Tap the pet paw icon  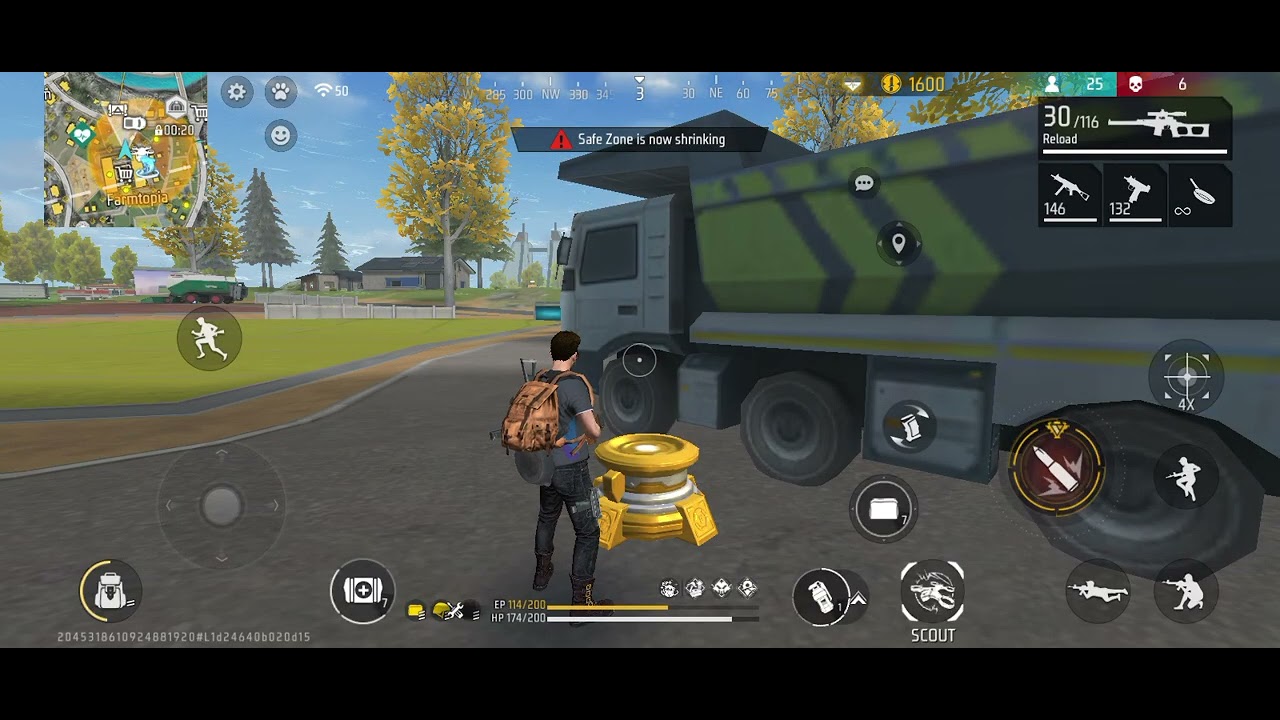coord(281,92)
